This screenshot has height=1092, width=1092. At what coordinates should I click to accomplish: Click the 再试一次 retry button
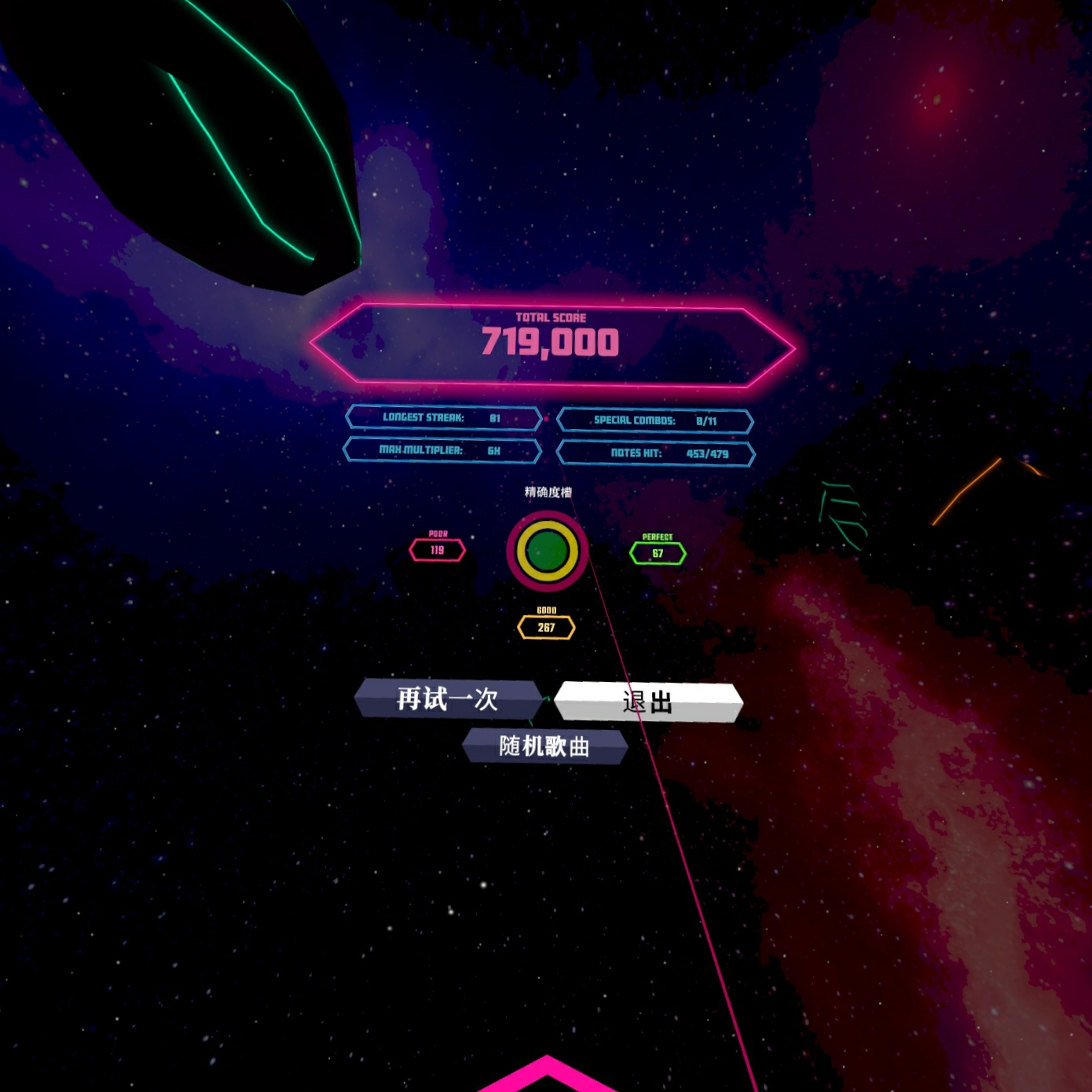pyautogui.click(x=447, y=698)
